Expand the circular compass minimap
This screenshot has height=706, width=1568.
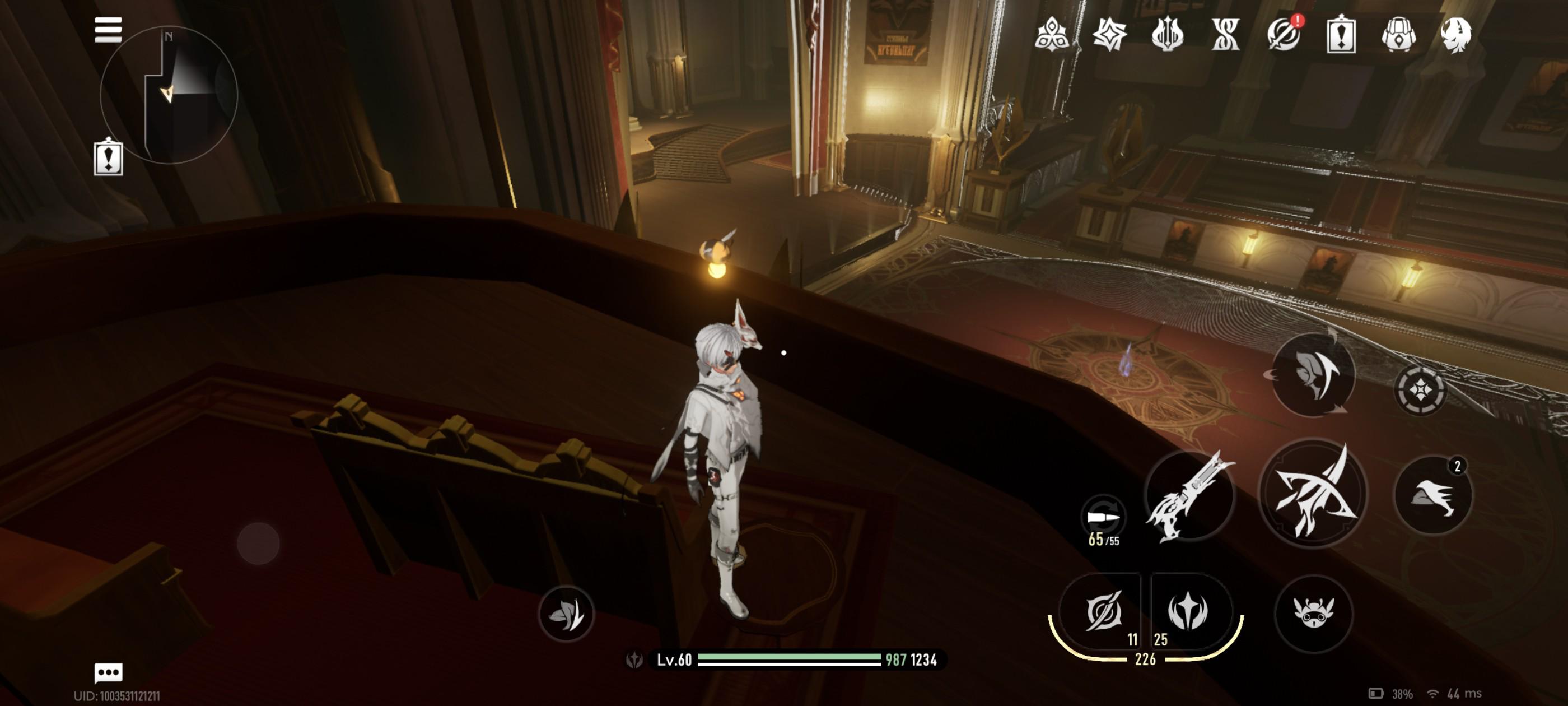169,95
